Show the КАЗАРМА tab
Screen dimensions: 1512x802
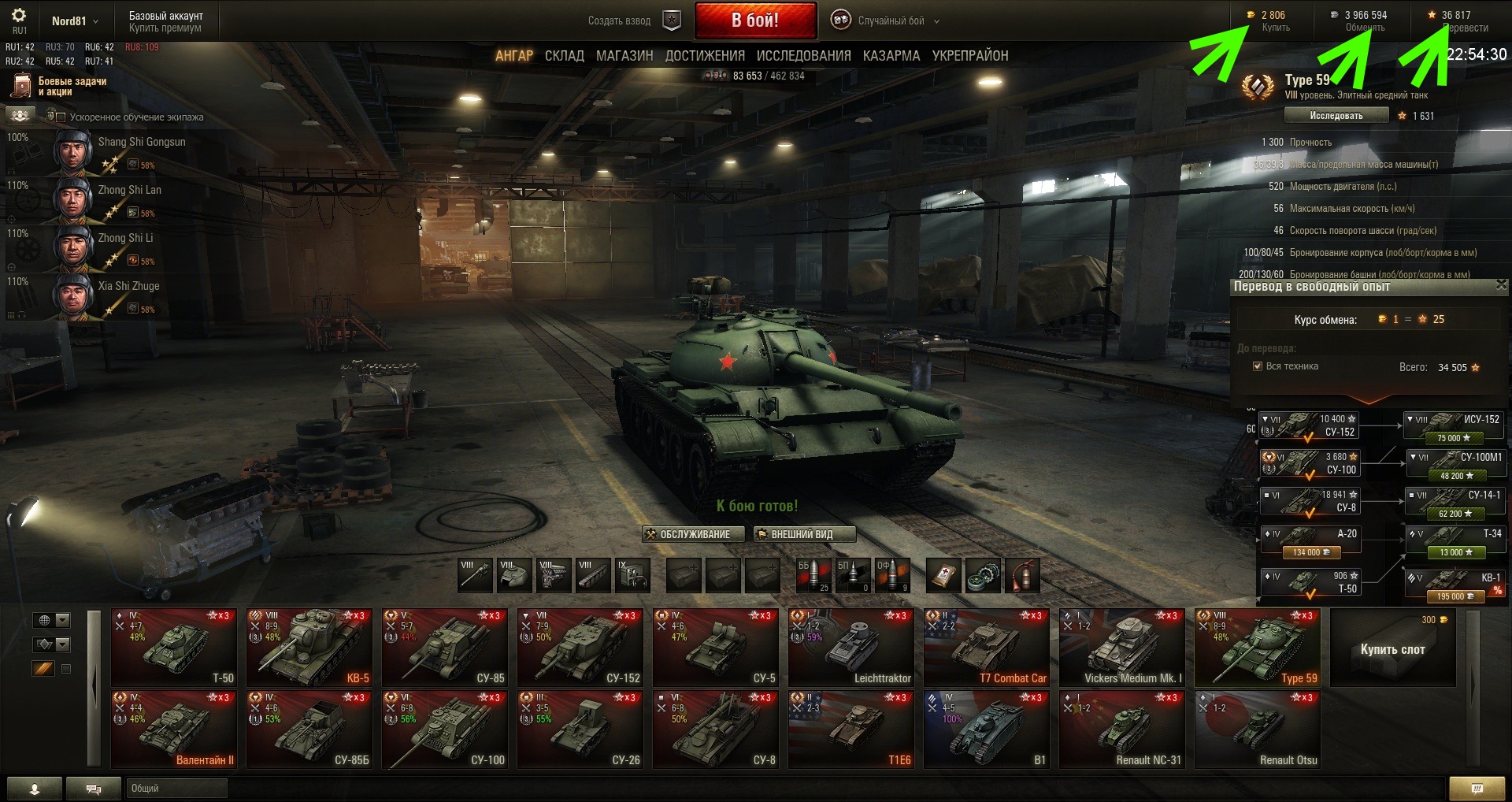pyautogui.click(x=891, y=56)
